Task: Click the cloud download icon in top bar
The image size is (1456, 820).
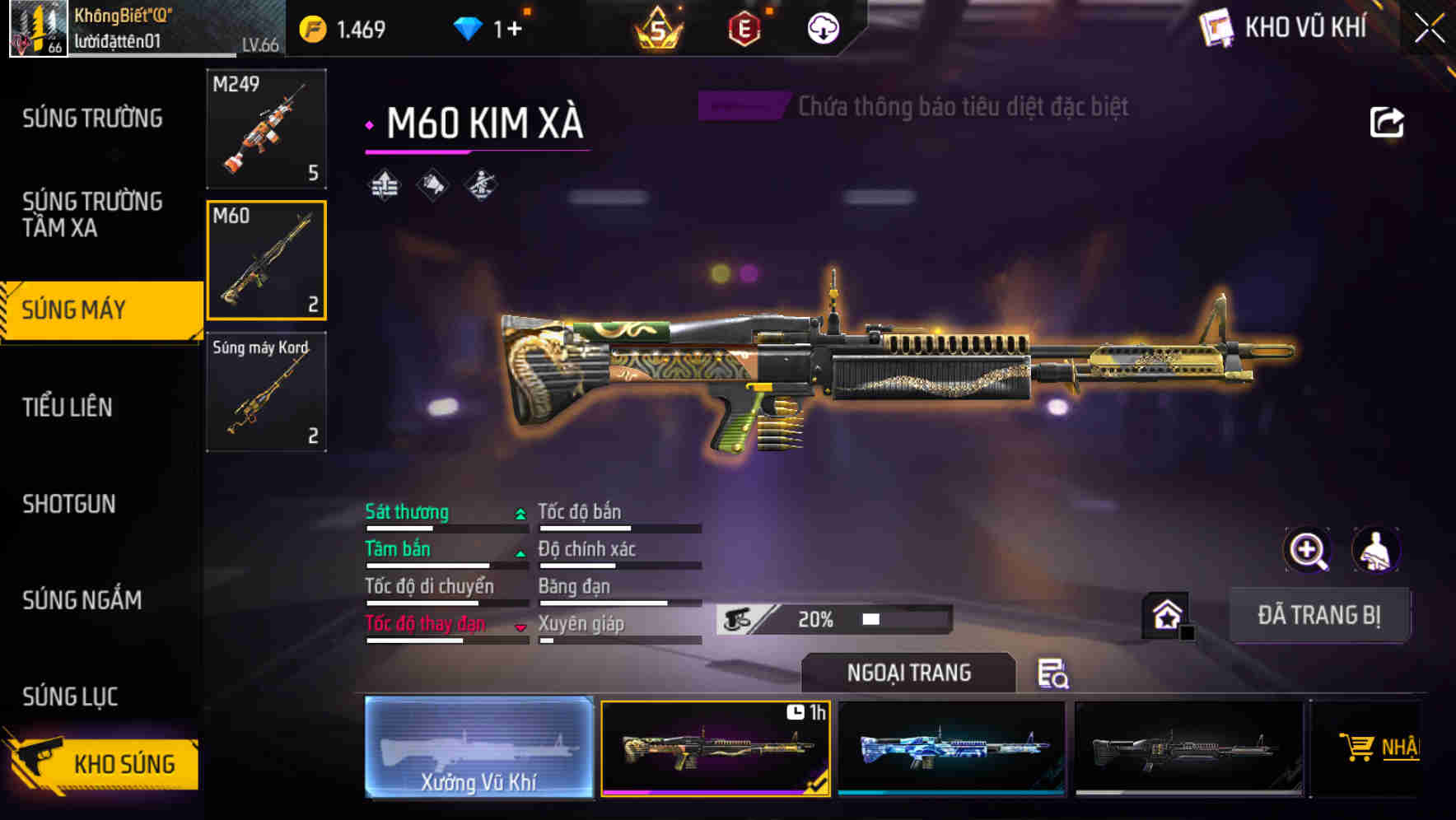Action: tap(823, 27)
